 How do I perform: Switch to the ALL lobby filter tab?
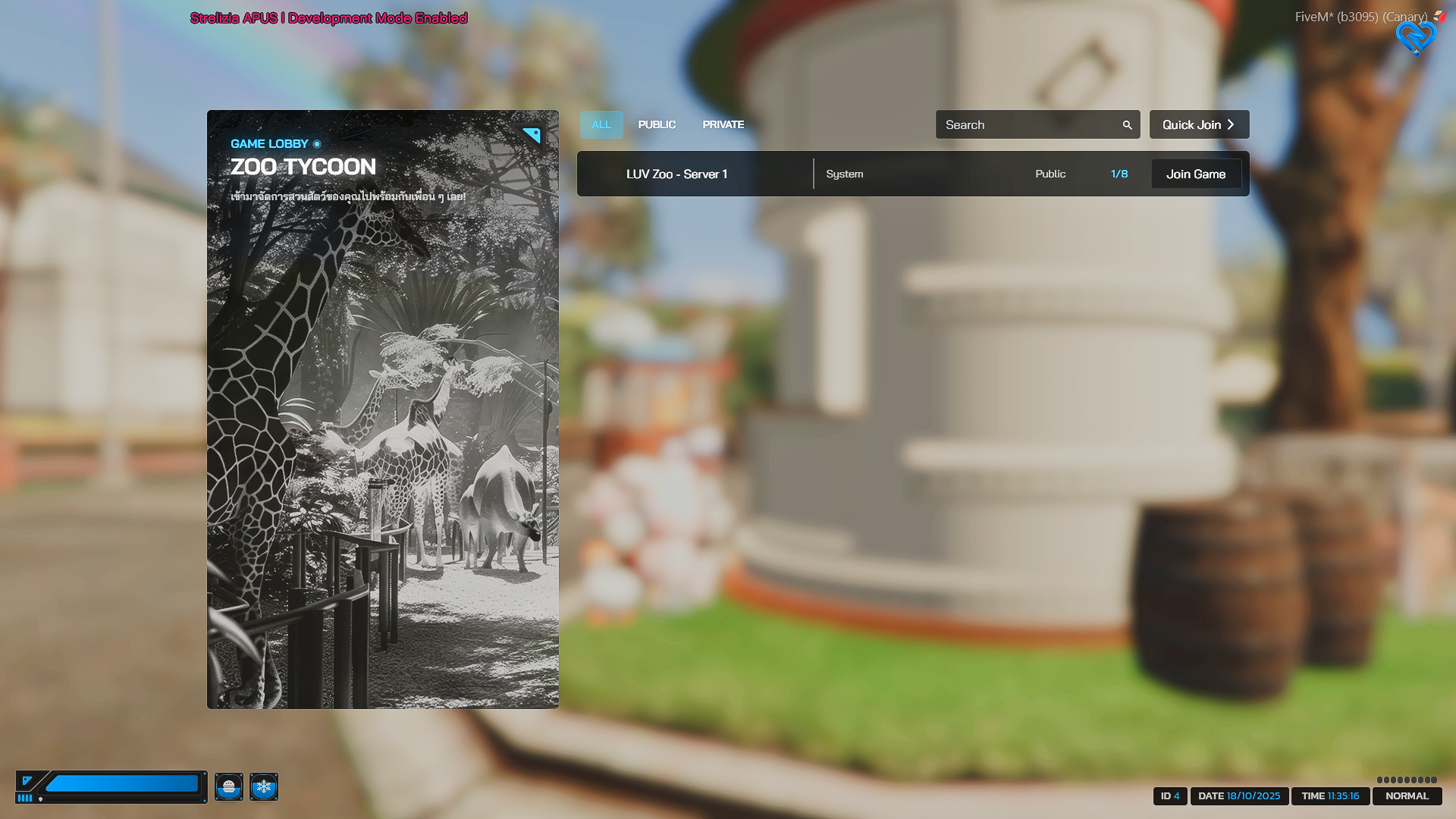601,124
